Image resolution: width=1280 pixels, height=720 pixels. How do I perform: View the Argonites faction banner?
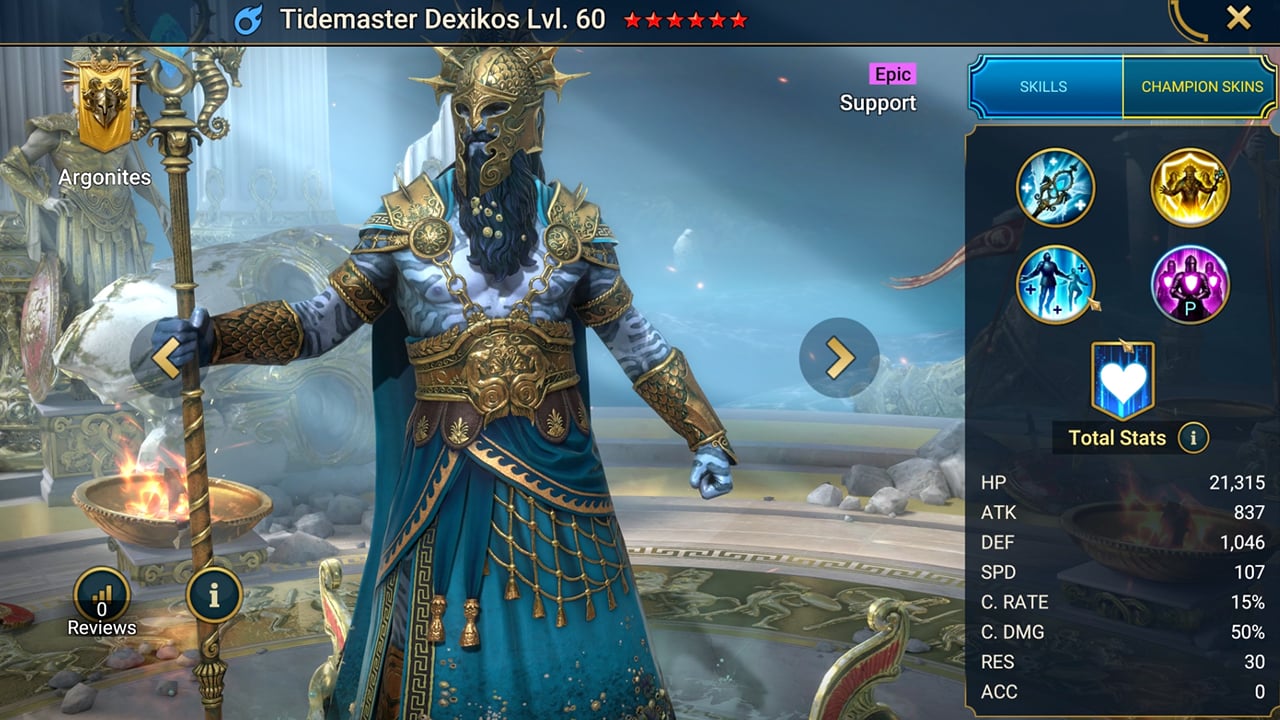104,107
